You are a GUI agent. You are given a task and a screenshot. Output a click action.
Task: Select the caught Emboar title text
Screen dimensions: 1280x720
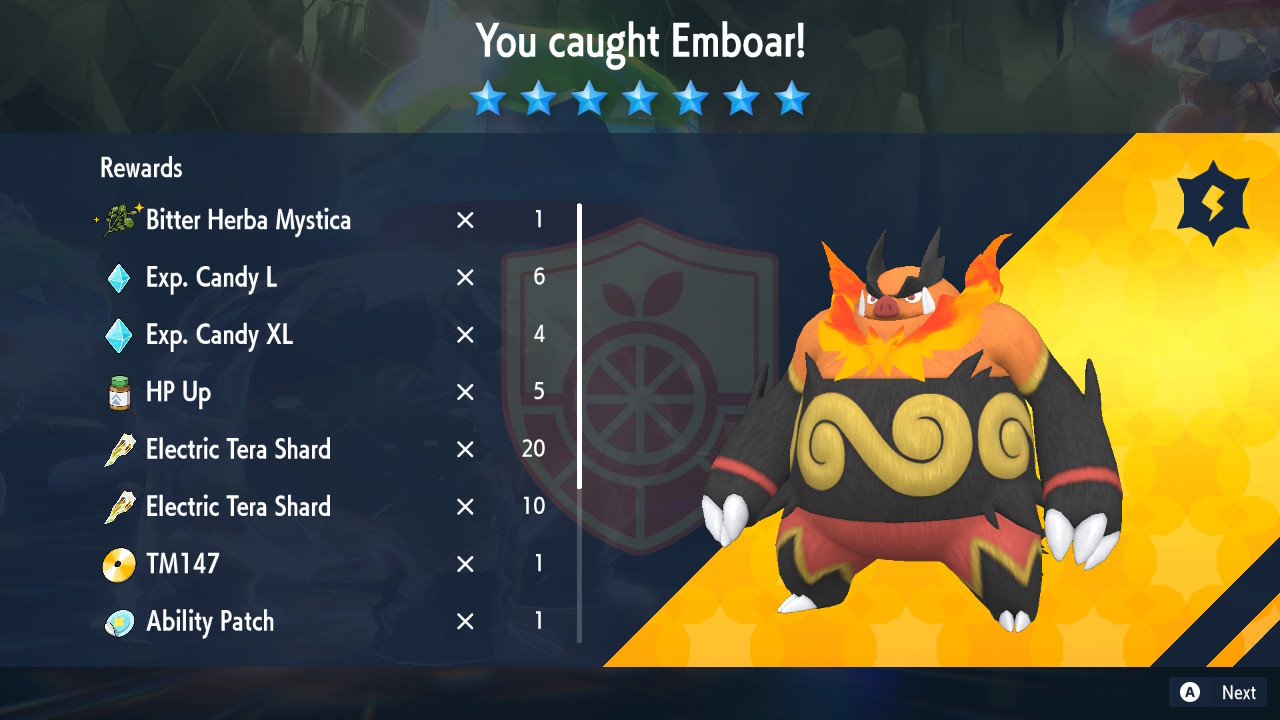[639, 42]
